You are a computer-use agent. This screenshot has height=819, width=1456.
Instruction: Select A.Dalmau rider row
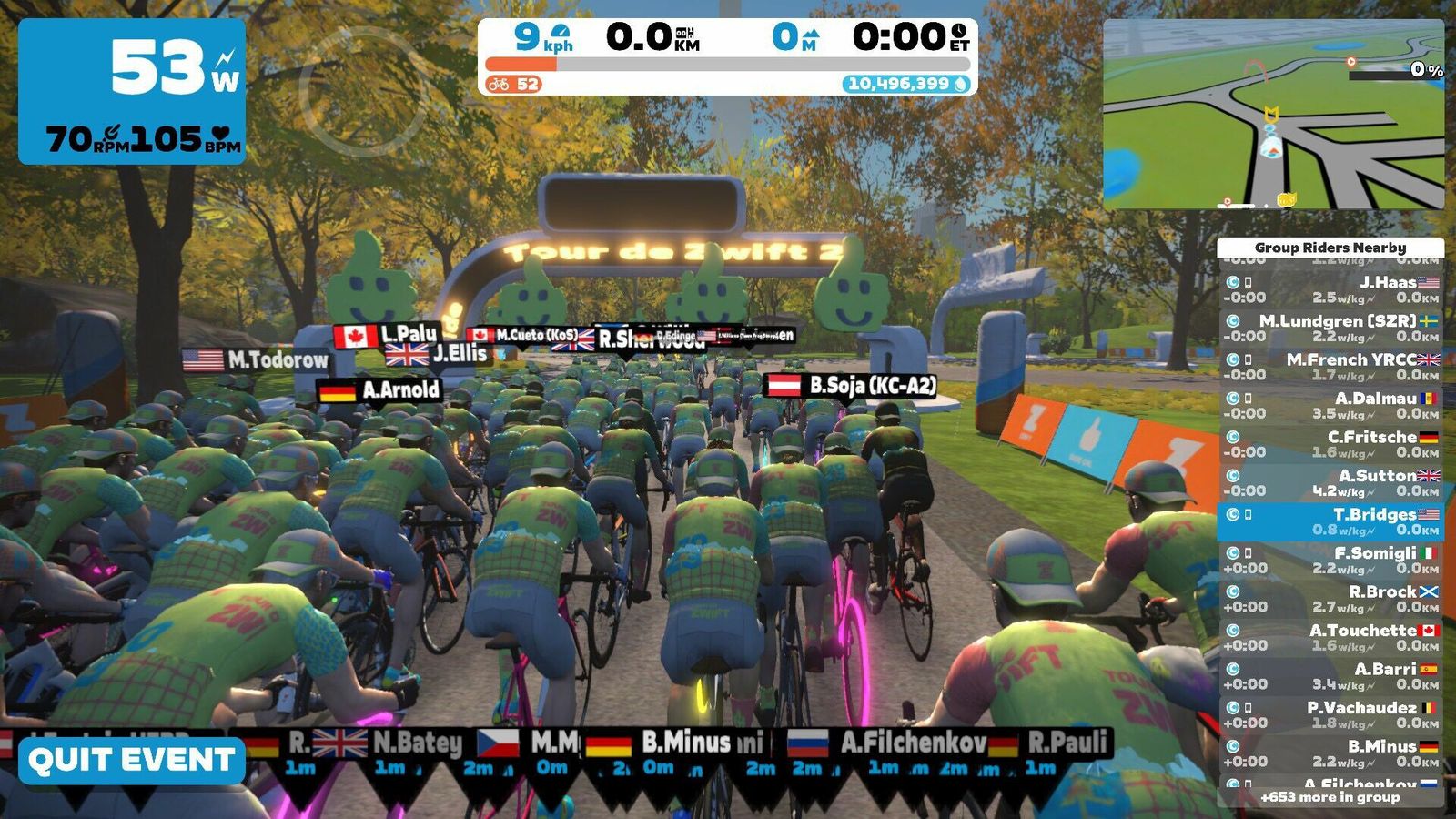[x=1330, y=406]
